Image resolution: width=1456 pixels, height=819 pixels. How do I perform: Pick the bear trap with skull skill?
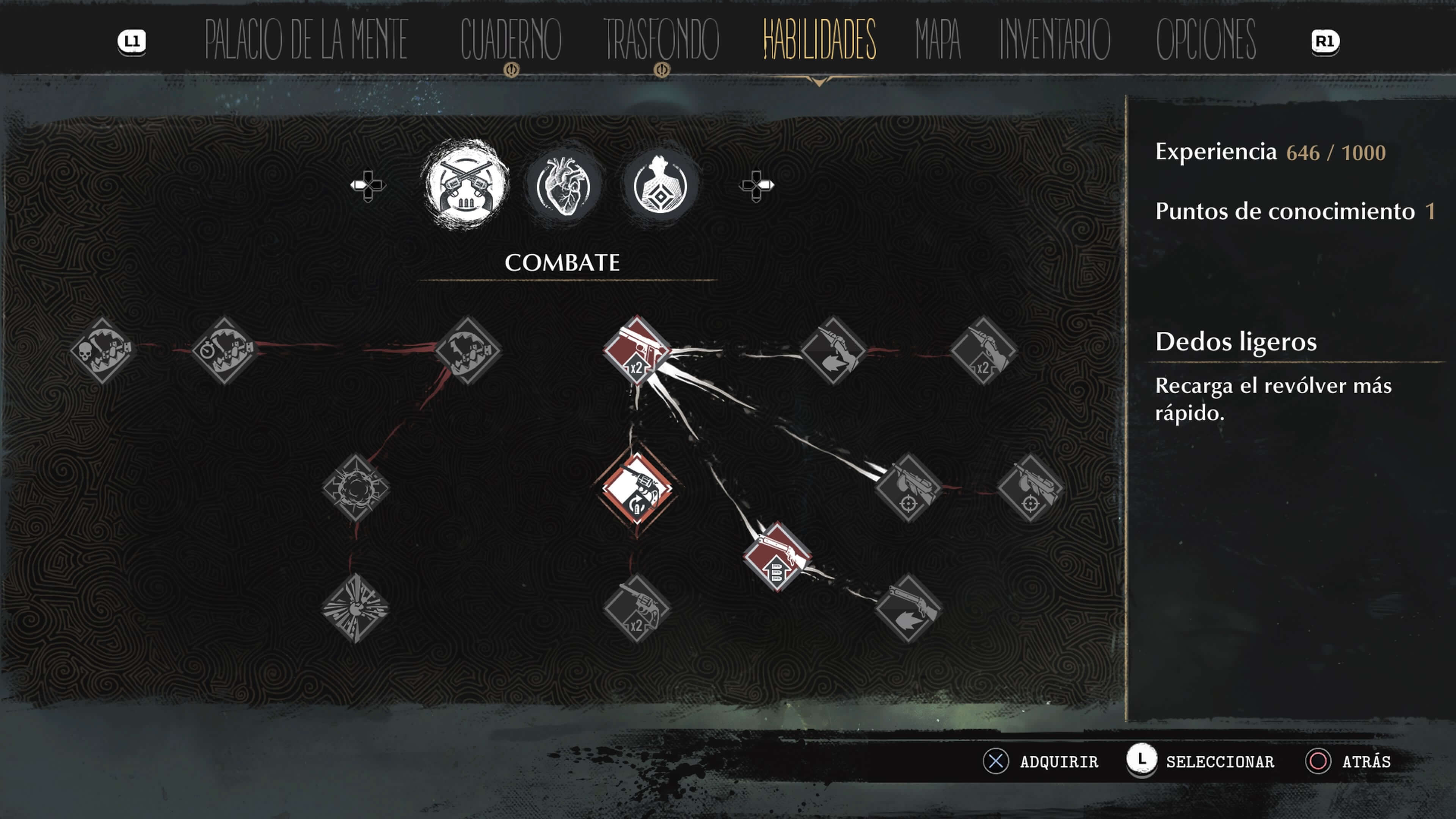pyautogui.click(x=102, y=350)
